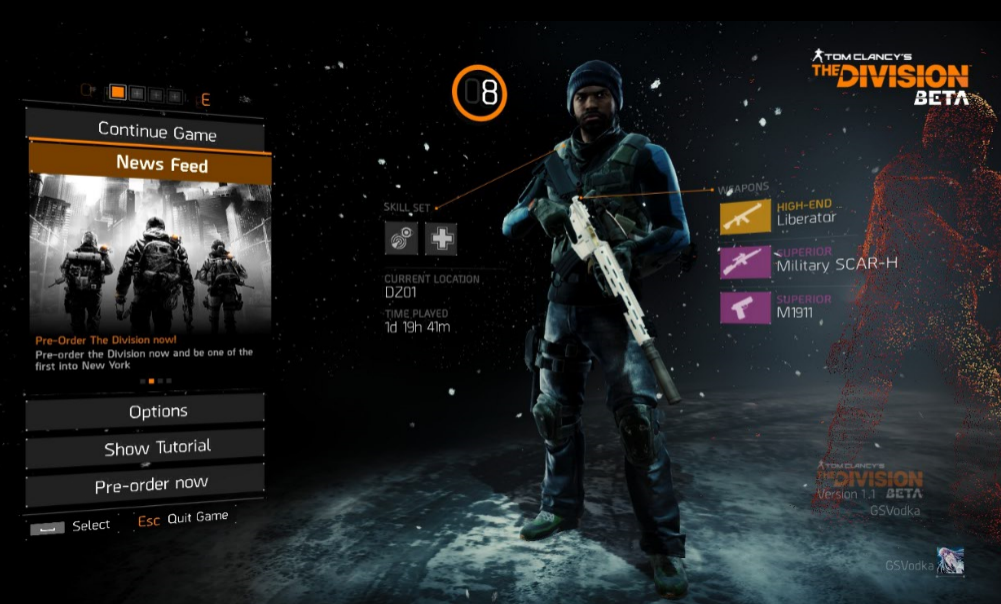
Task: Choose Show Tutorial
Action: 157,448
